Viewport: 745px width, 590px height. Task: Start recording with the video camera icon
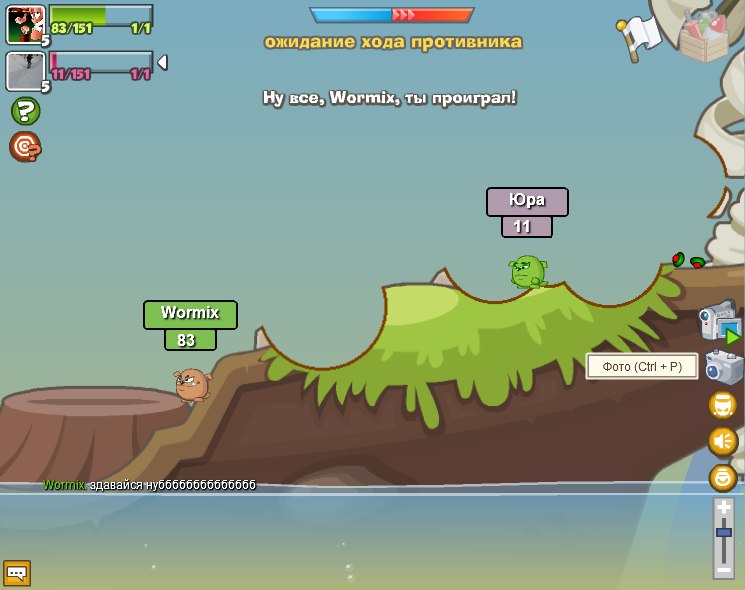[x=720, y=324]
